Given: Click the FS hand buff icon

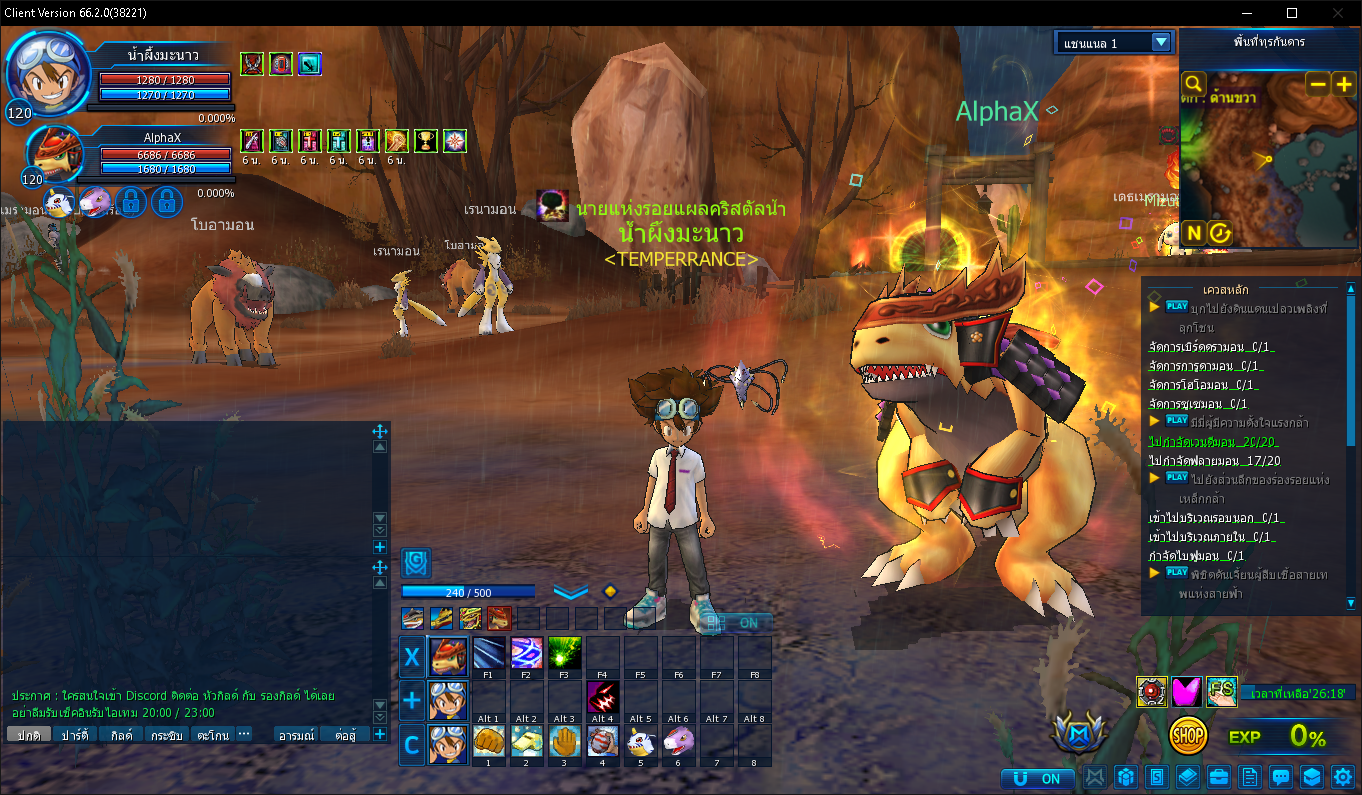Looking at the screenshot, I should click(1221, 691).
